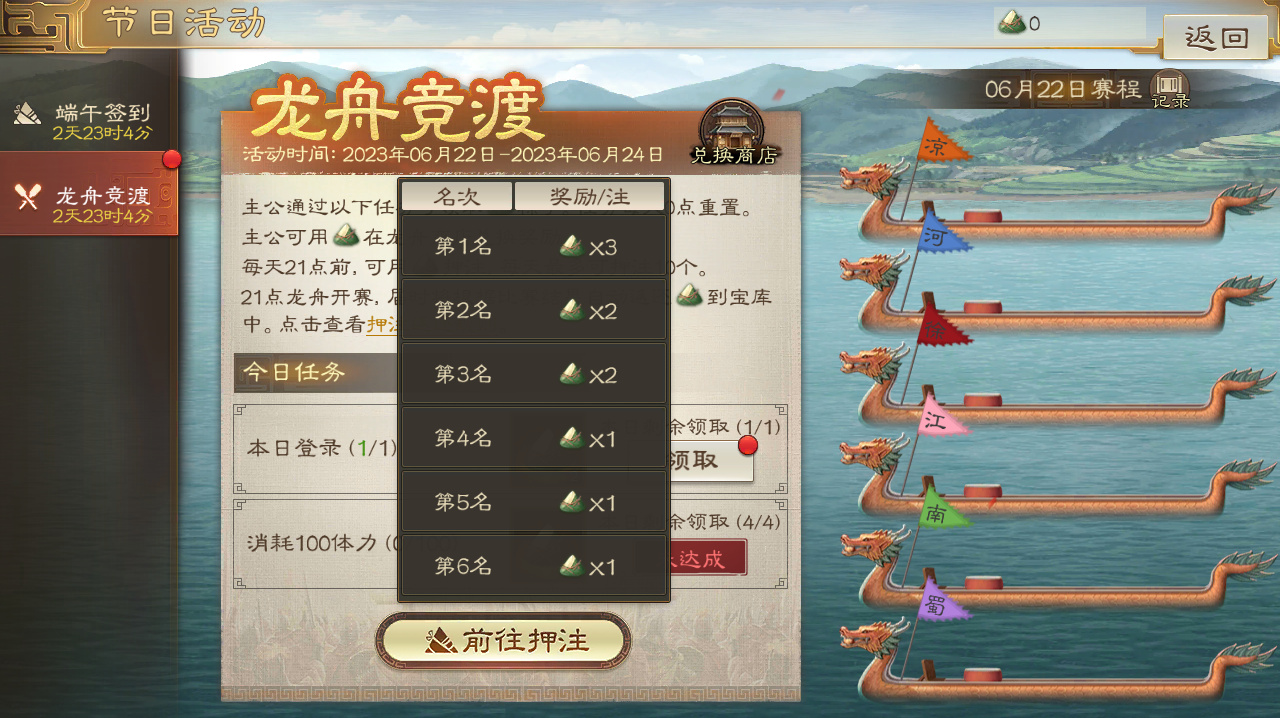Viewport: 1280px width, 718px height.
Task: Click the 返回 back button
Action: pyautogui.click(x=1216, y=39)
